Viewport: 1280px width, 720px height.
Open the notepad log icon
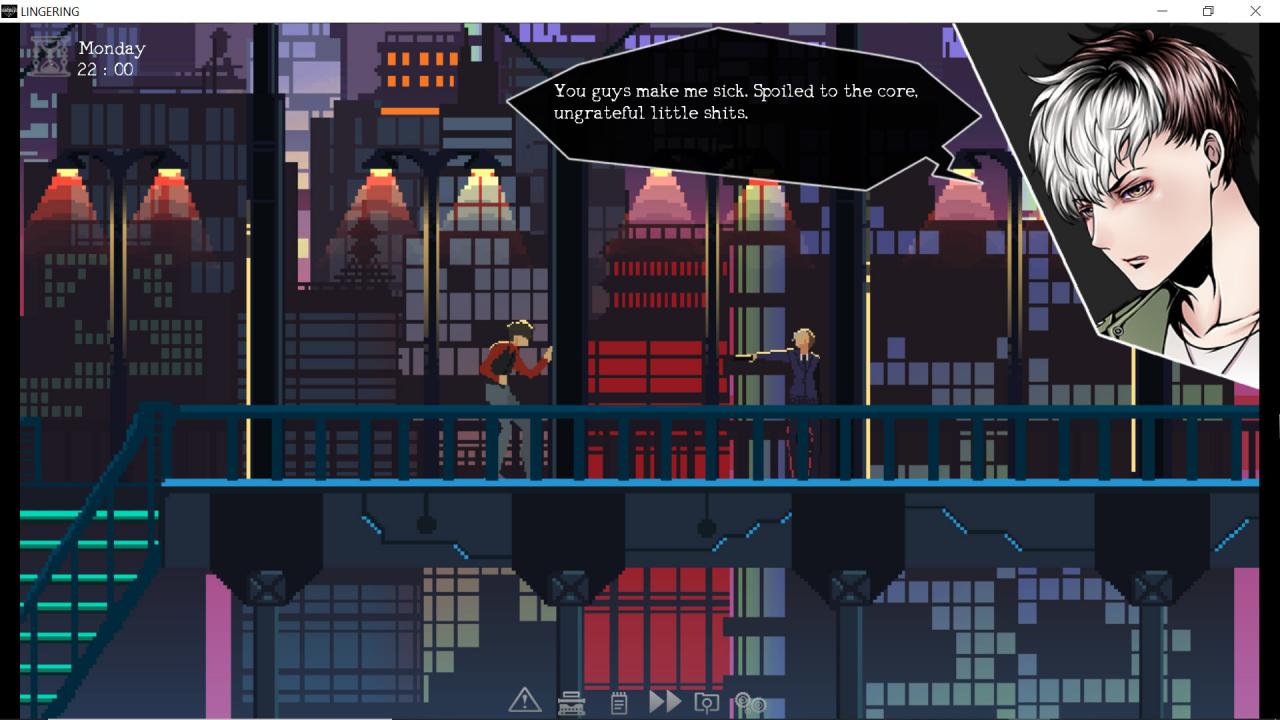pos(619,703)
